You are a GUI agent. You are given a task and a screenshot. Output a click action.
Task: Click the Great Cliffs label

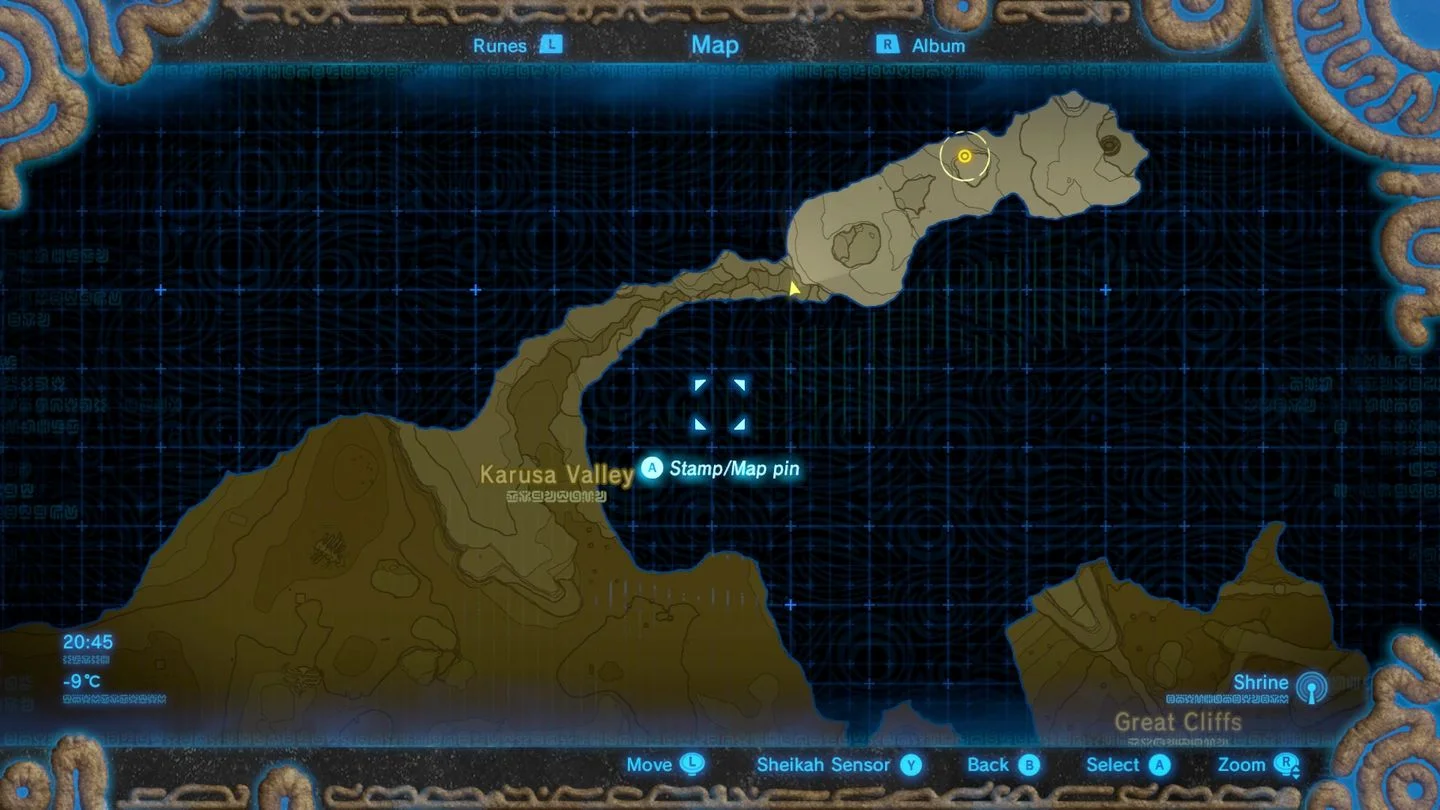coord(1178,722)
